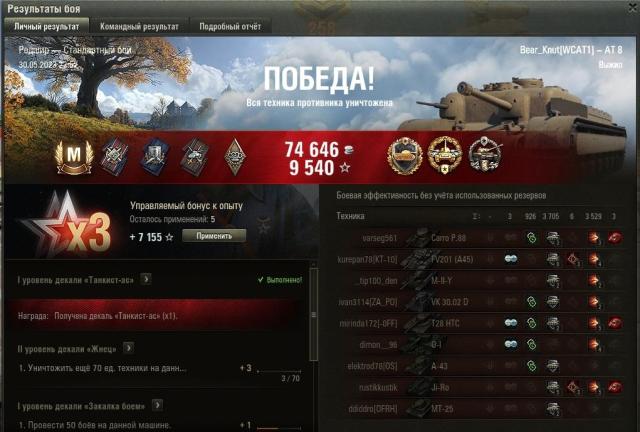Image resolution: width=640 pixels, height=432 pixels.
Task: Click the Mastery "M" badge icon
Action: click(x=75, y=155)
